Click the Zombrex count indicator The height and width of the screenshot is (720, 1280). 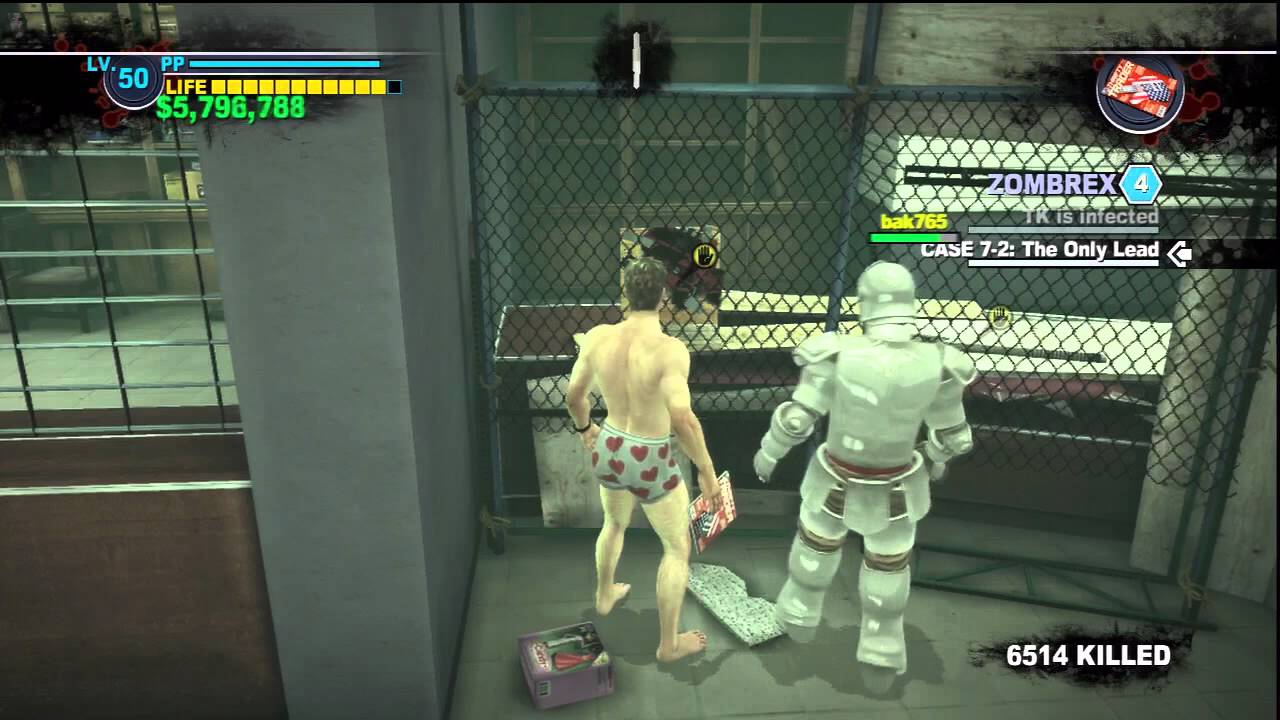[x=1140, y=184]
